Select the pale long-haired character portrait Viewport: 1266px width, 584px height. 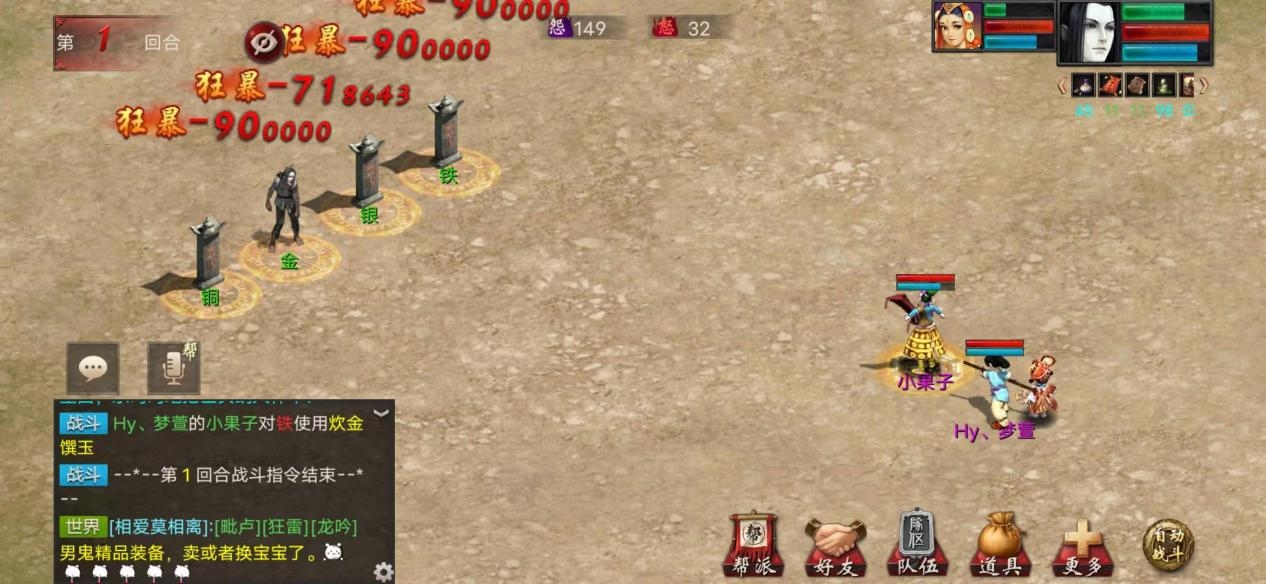point(1089,32)
